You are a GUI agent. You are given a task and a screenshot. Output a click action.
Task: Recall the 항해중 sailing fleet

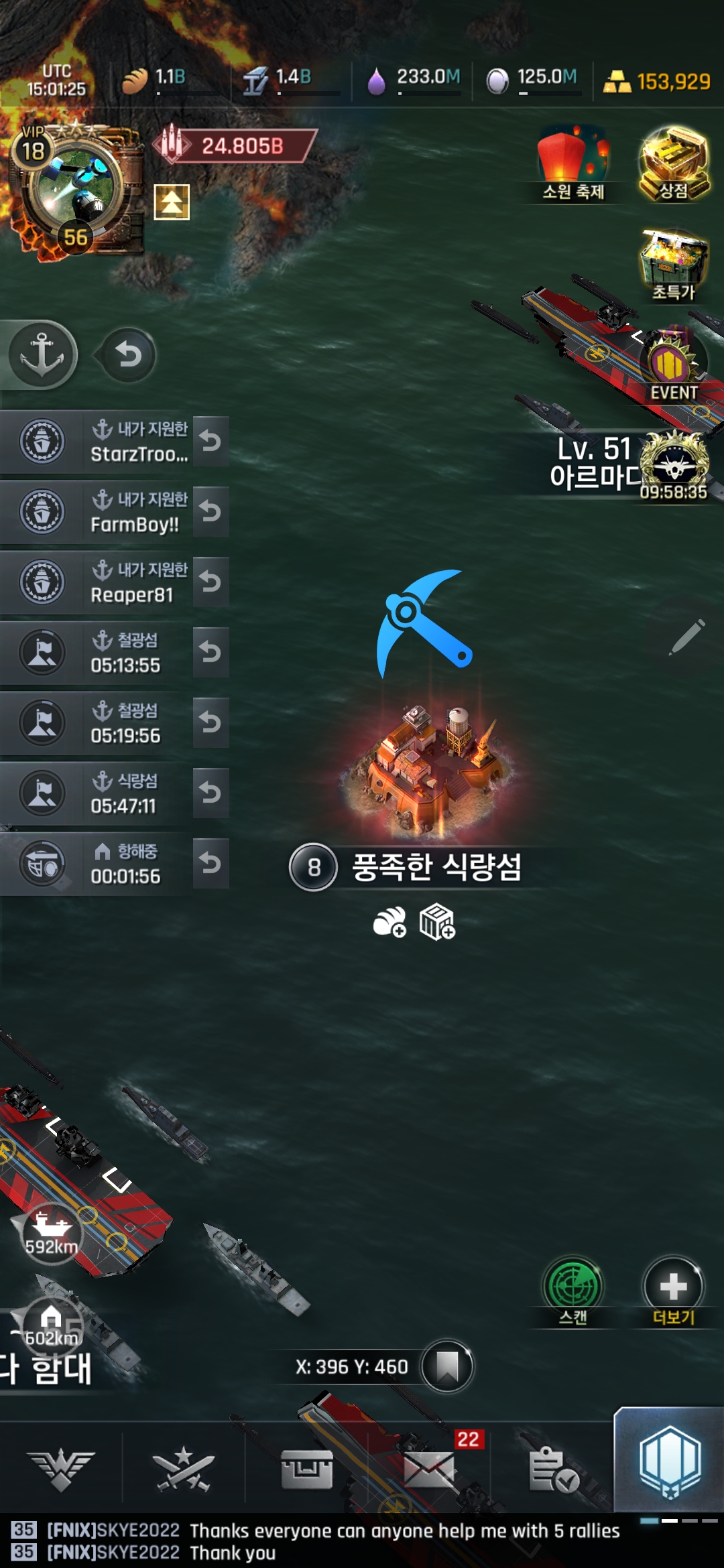210,864
